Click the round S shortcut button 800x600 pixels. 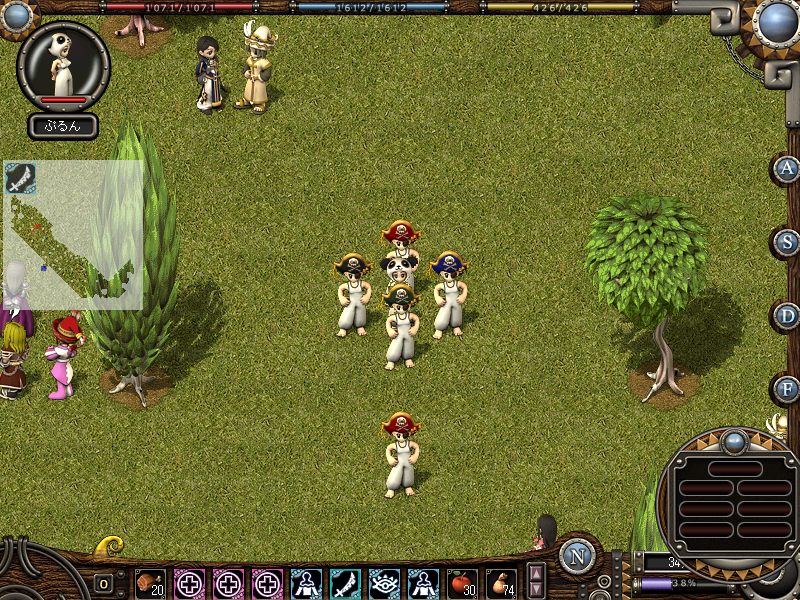coord(788,242)
